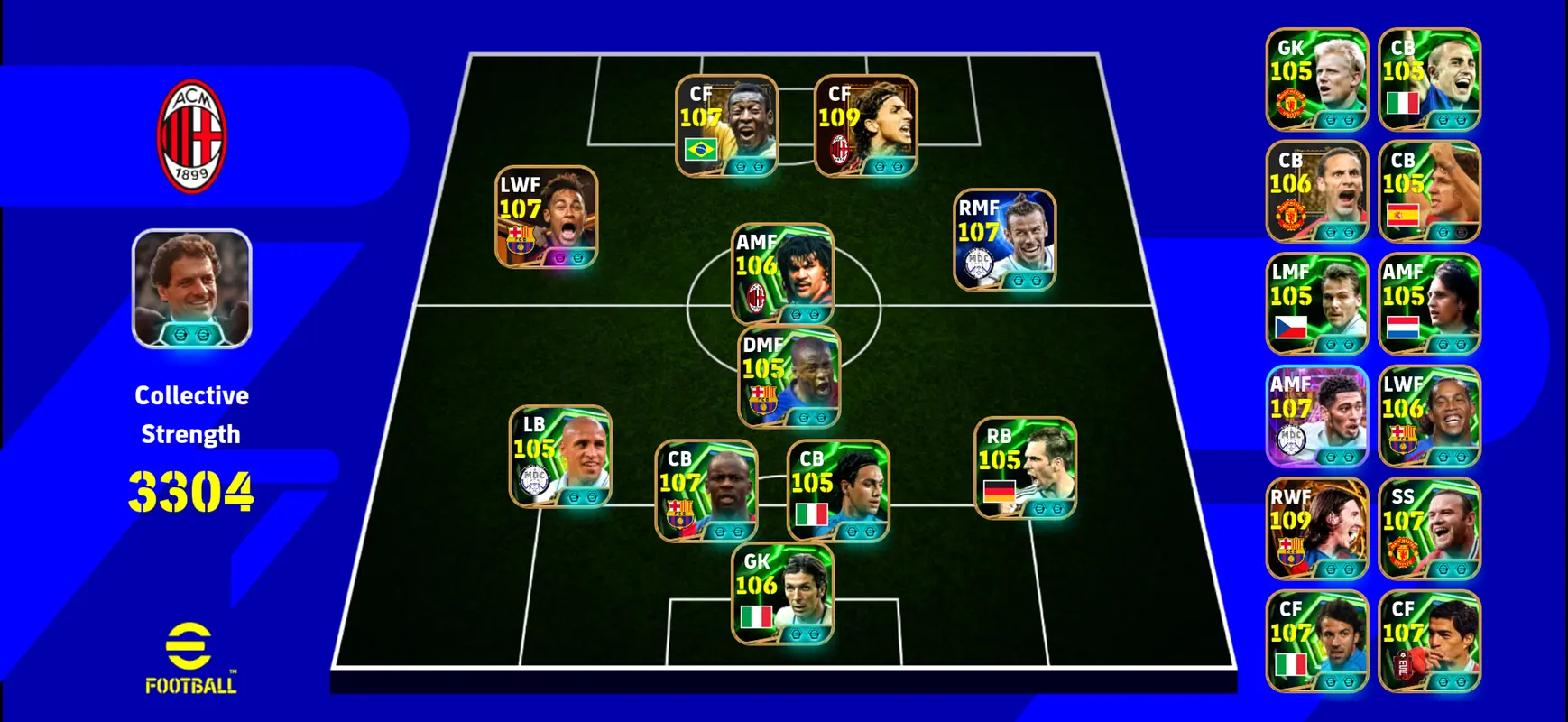Select the AMF 105 Netherlands flag card

tap(1429, 304)
